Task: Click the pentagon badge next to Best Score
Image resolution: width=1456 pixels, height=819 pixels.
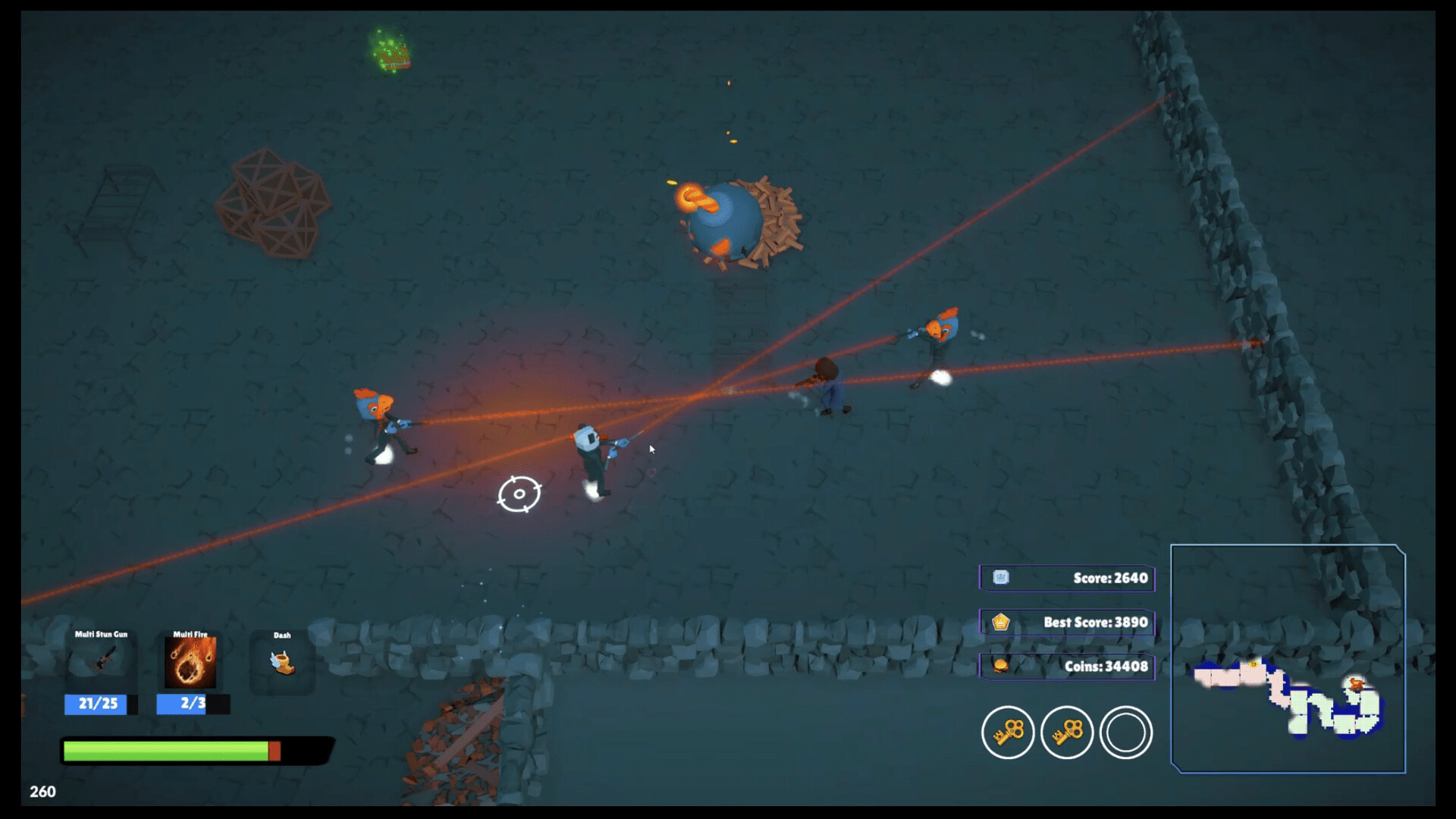Action: (x=1001, y=622)
